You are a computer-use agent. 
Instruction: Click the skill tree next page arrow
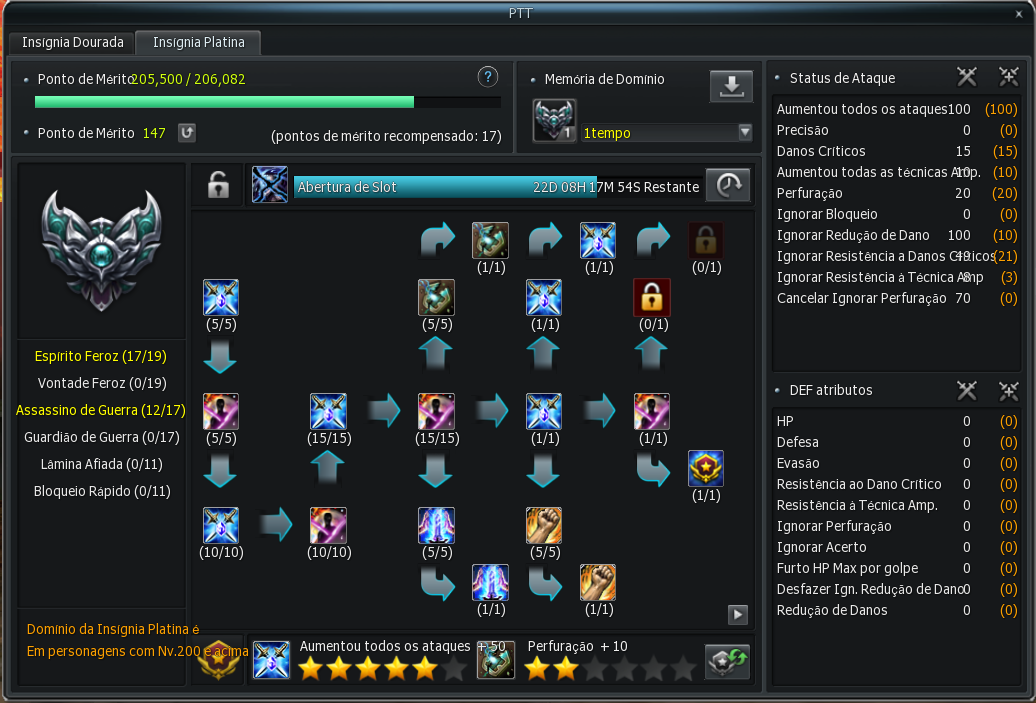[738, 615]
